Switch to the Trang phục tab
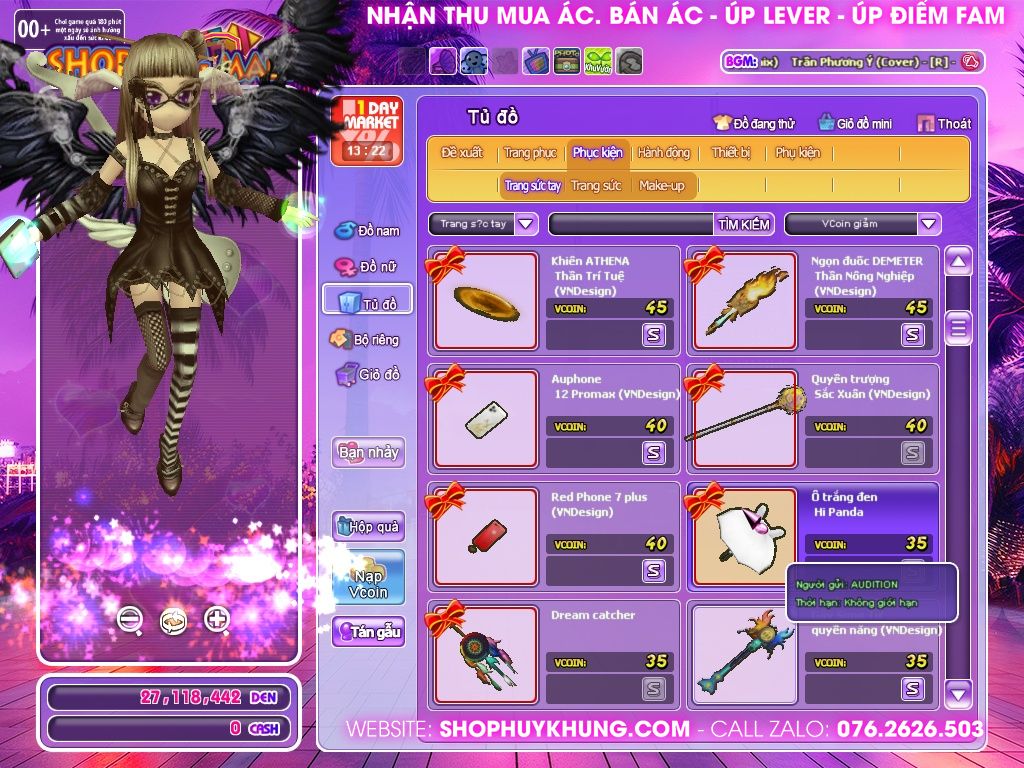This screenshot has height=768, width=1024. (x=530, y=153)
